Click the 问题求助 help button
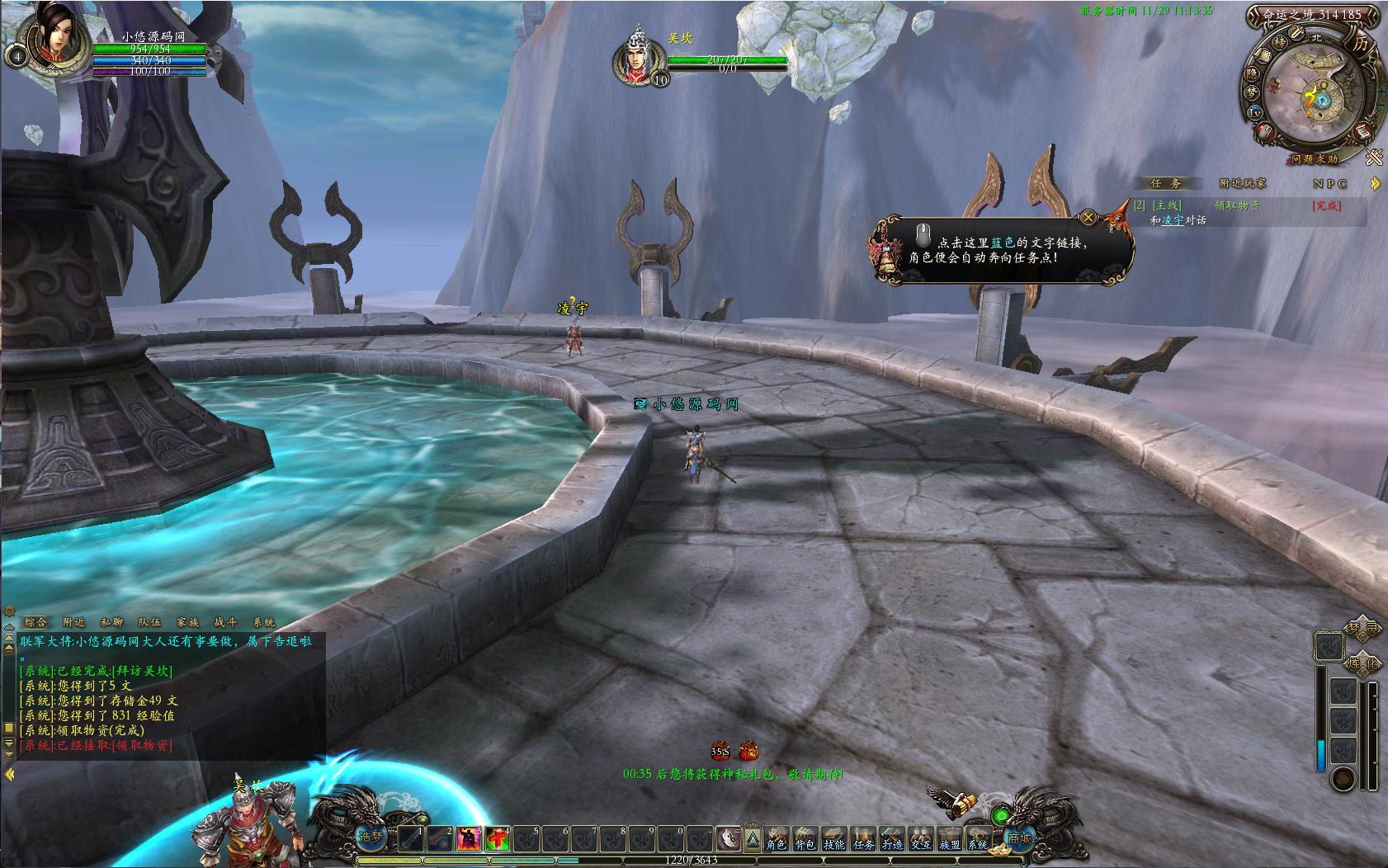1388x868 pixels. pos(1315,158)
